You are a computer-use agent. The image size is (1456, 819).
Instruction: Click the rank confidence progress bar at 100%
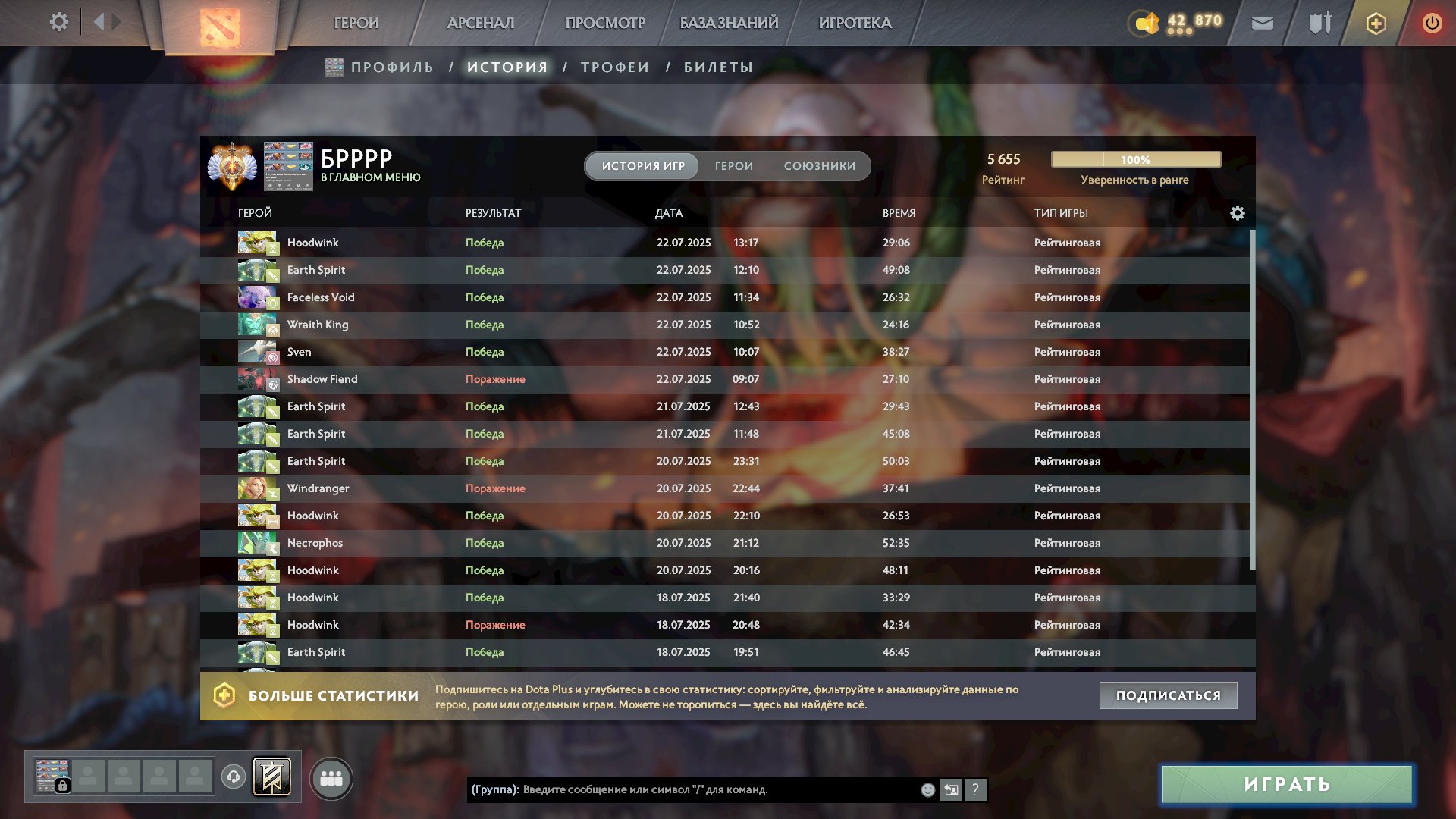pos(1134,160)
